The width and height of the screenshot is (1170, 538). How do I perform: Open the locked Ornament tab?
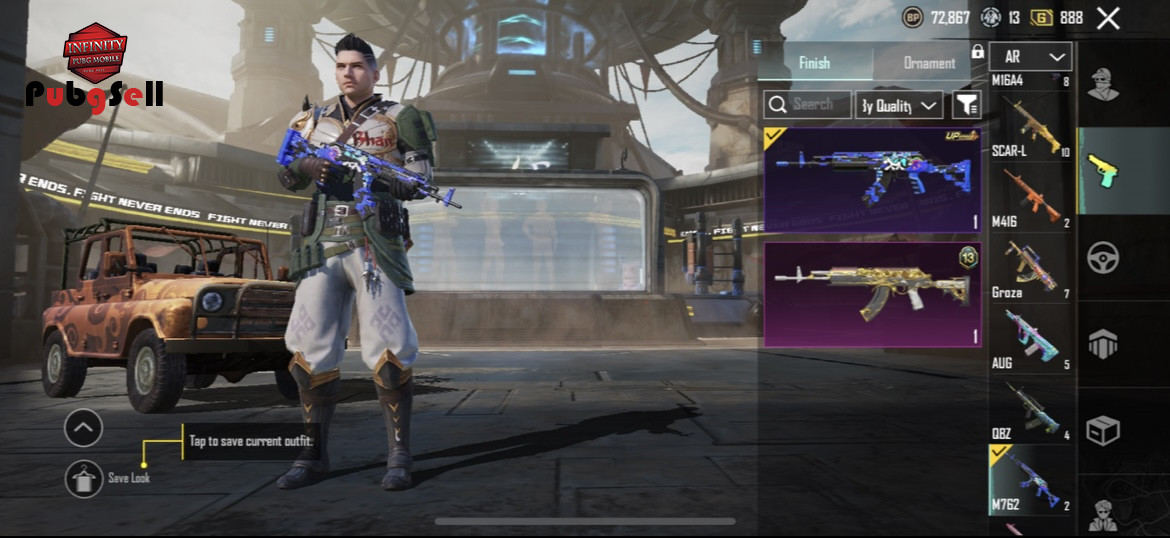[930, 62]
